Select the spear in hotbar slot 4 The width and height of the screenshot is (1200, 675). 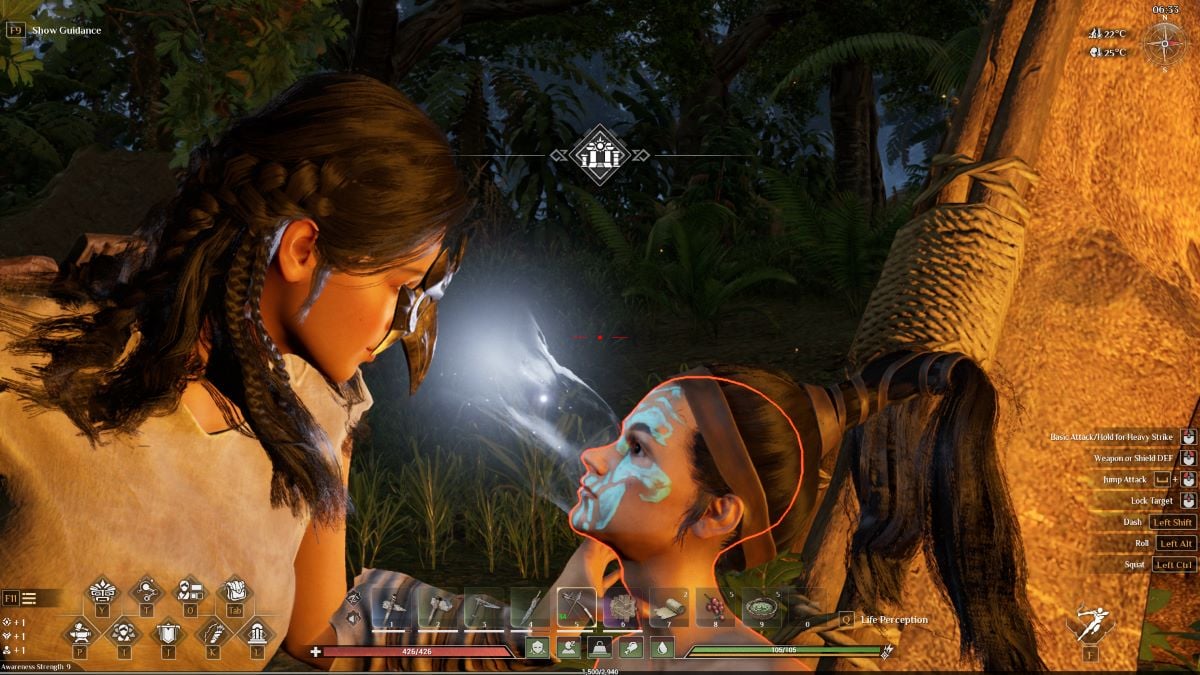click(530, 607)
